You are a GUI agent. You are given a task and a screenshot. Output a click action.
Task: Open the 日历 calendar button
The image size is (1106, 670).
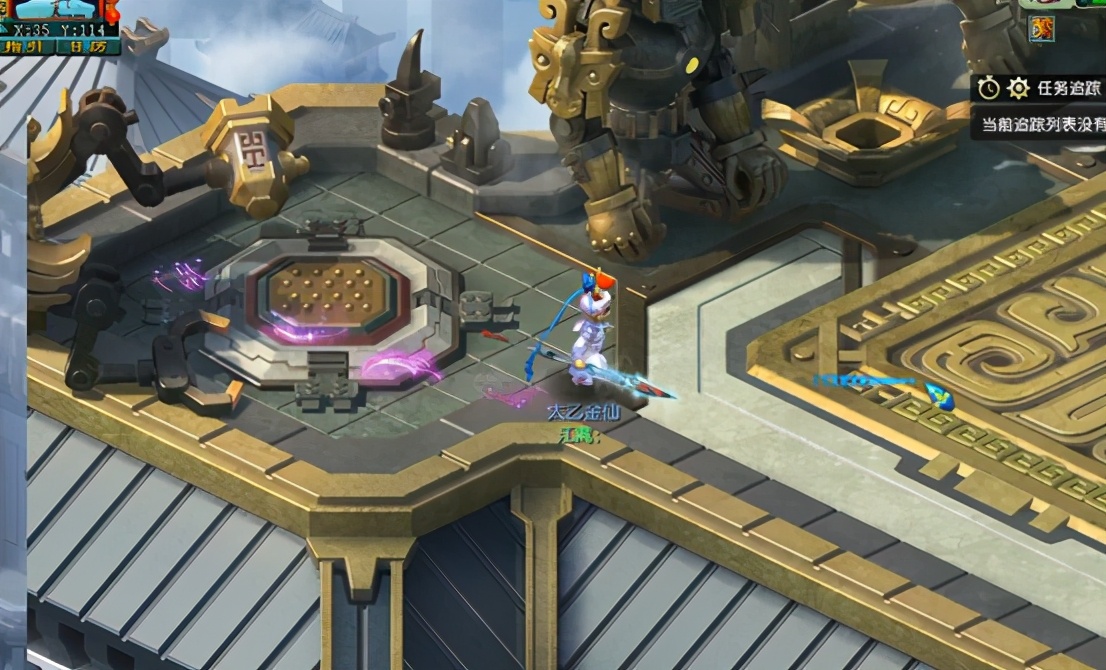89,46
